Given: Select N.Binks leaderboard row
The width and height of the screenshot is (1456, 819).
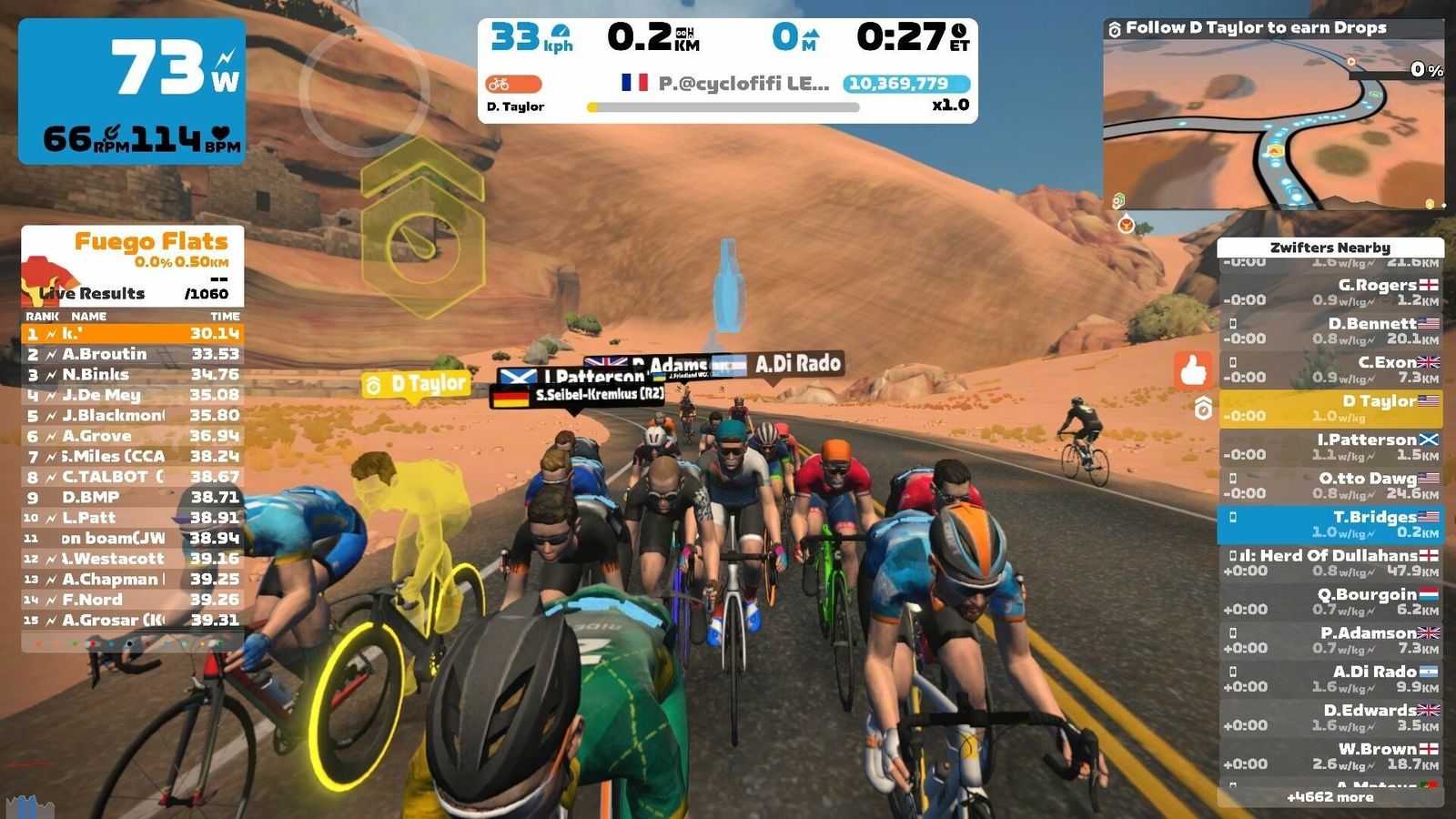Looking at the screenshot, I should coord(132,375).
